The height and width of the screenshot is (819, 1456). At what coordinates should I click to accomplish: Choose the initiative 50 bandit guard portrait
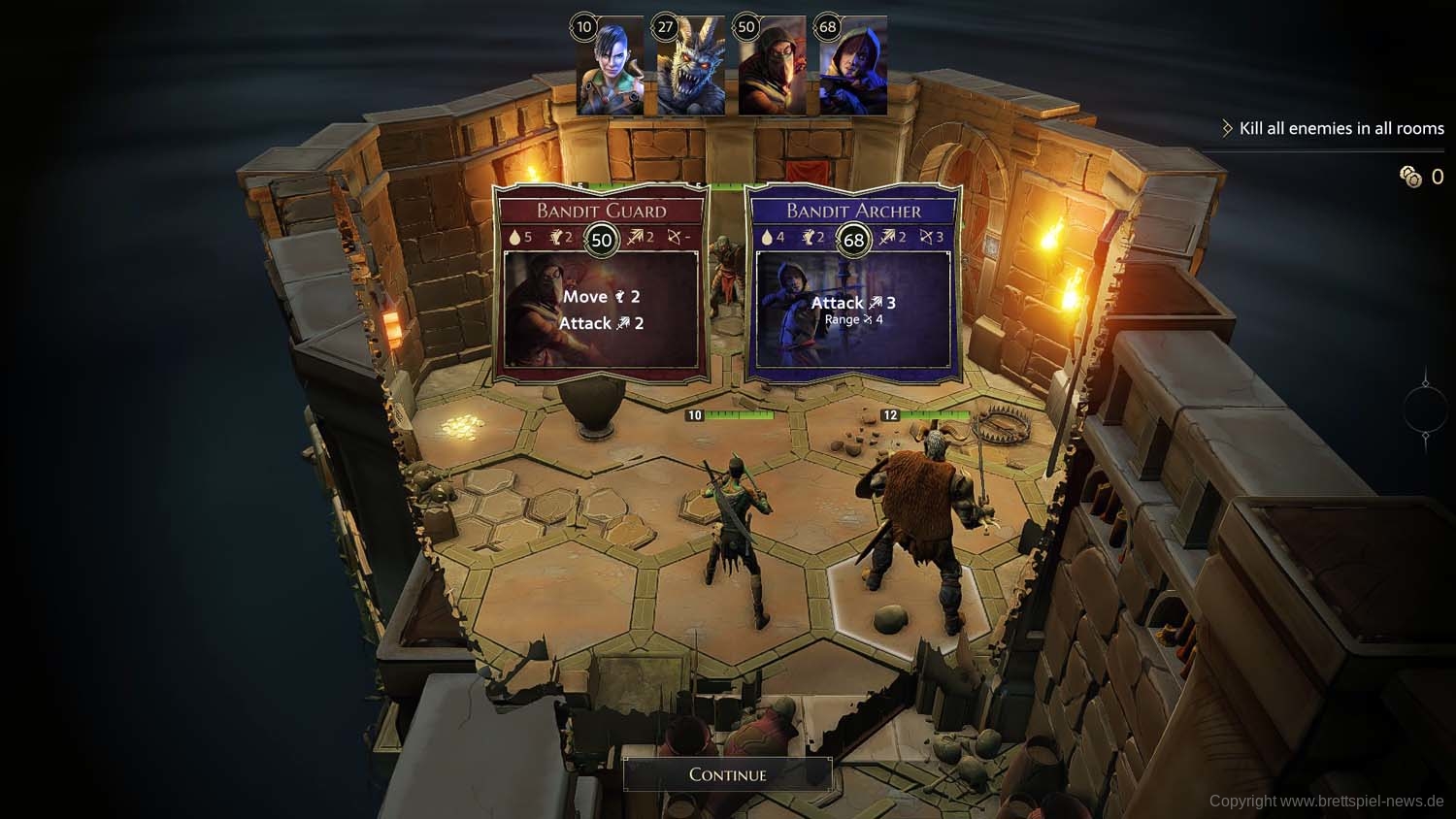pos(771,67)
